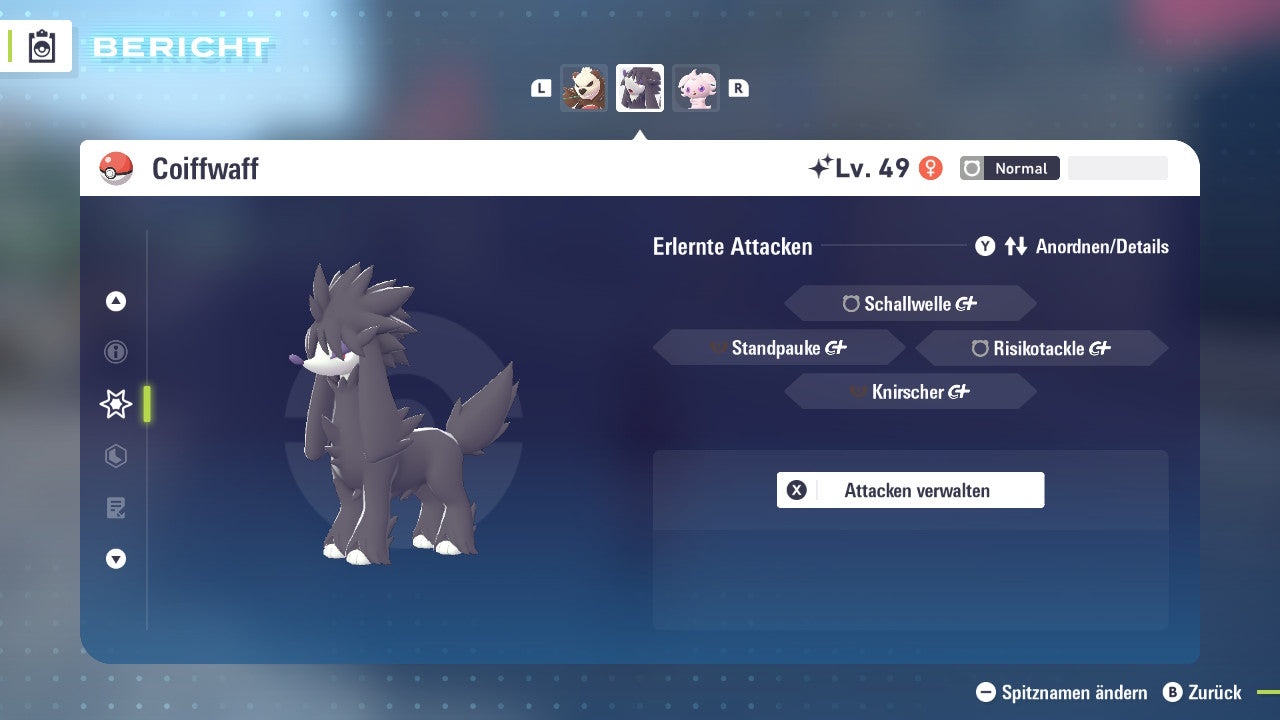Click the Normal Tera-type icon
The height and width of the screenshot is (720, 1280).
click(x=971, y=168)
